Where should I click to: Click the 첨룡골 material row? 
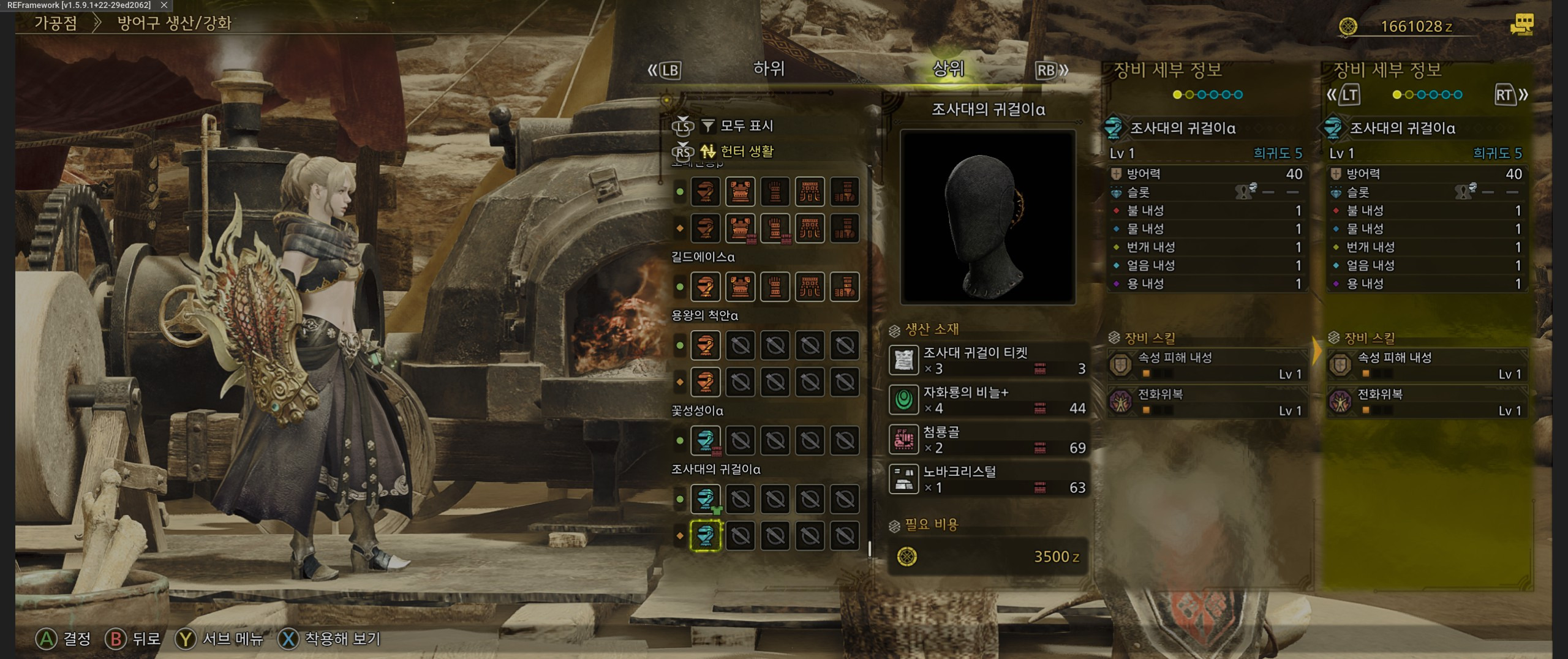coord(987,440)
